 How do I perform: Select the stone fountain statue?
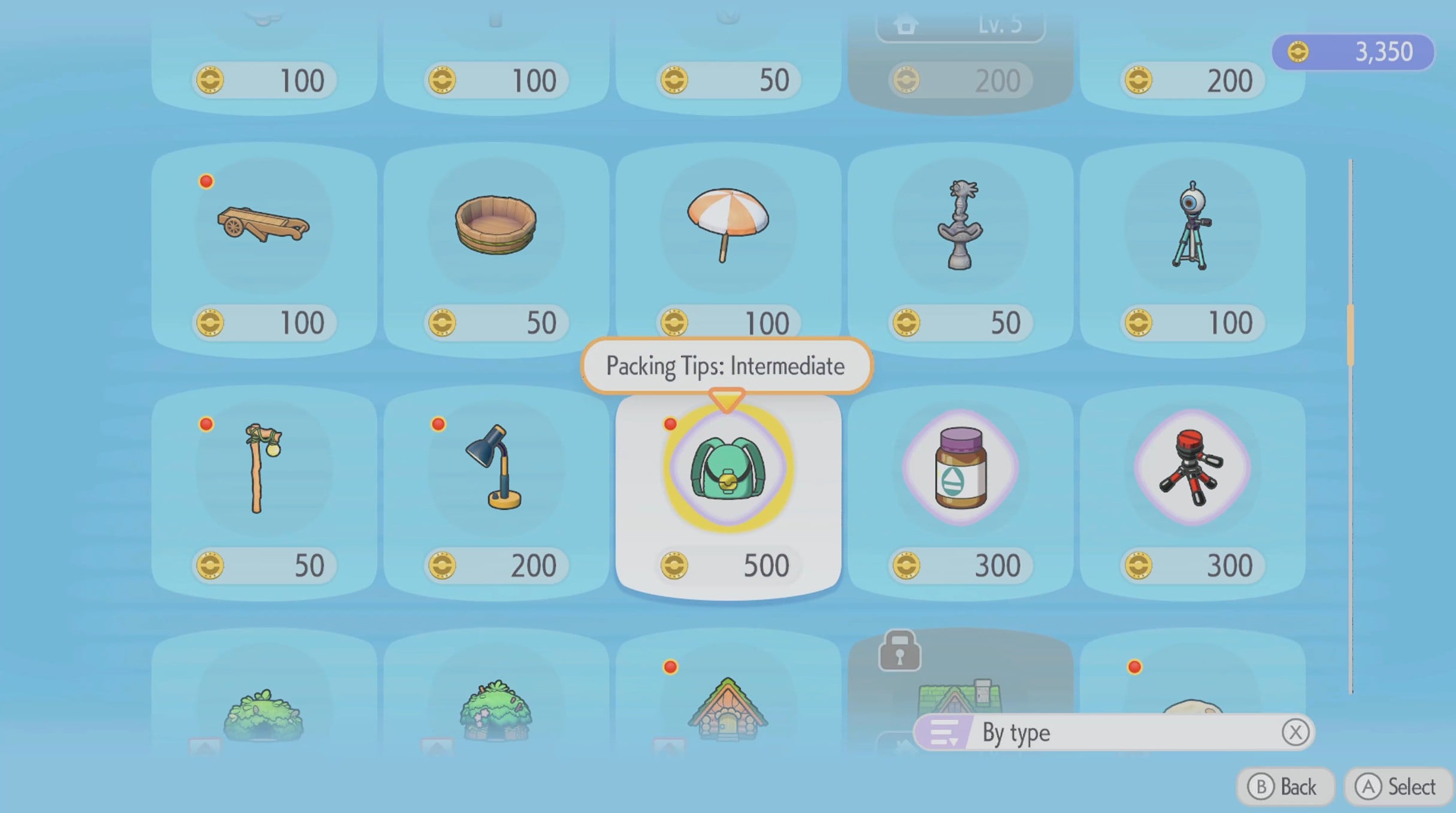959,226
